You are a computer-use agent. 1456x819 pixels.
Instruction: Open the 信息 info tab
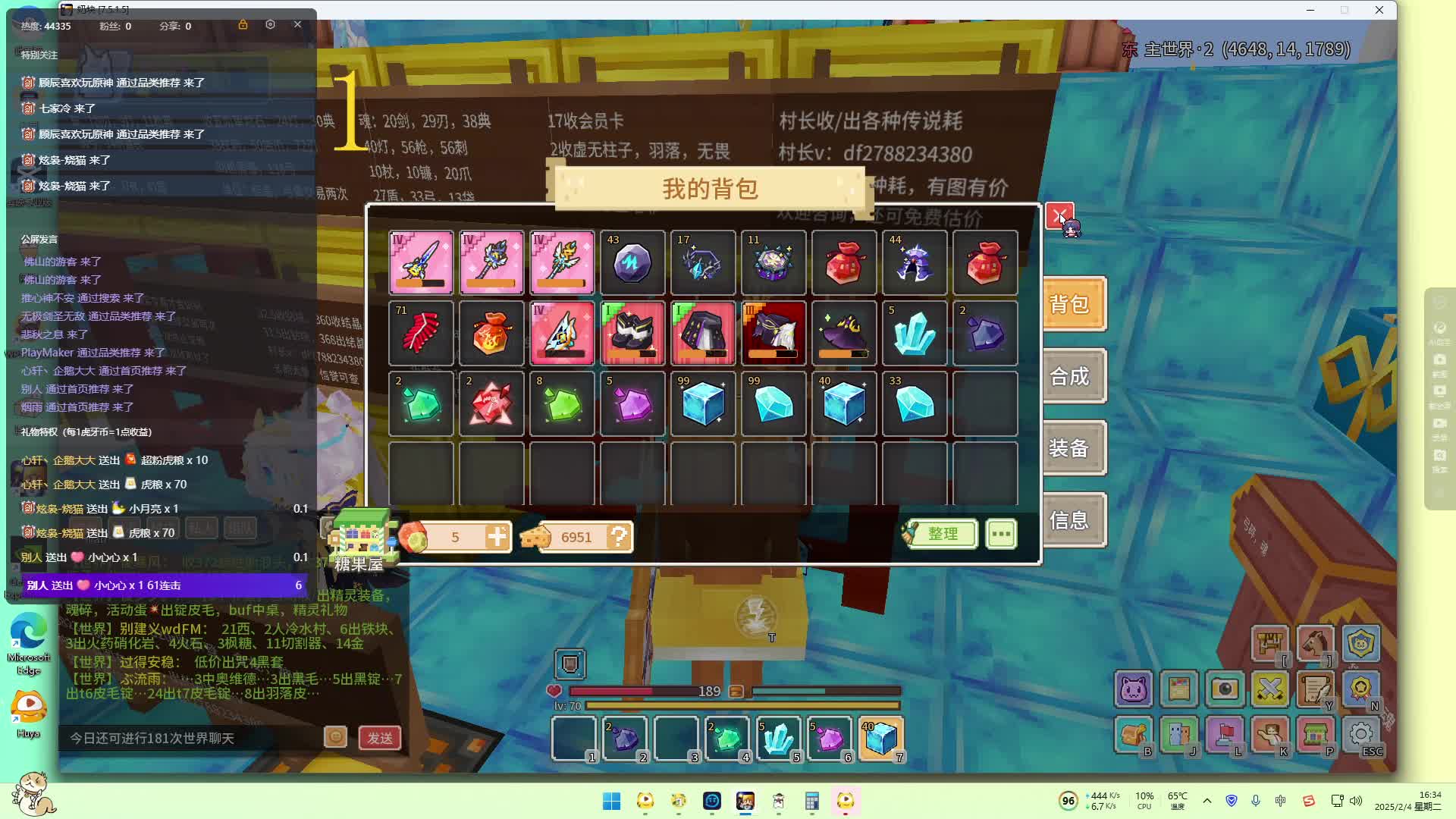click(1073, 520)
